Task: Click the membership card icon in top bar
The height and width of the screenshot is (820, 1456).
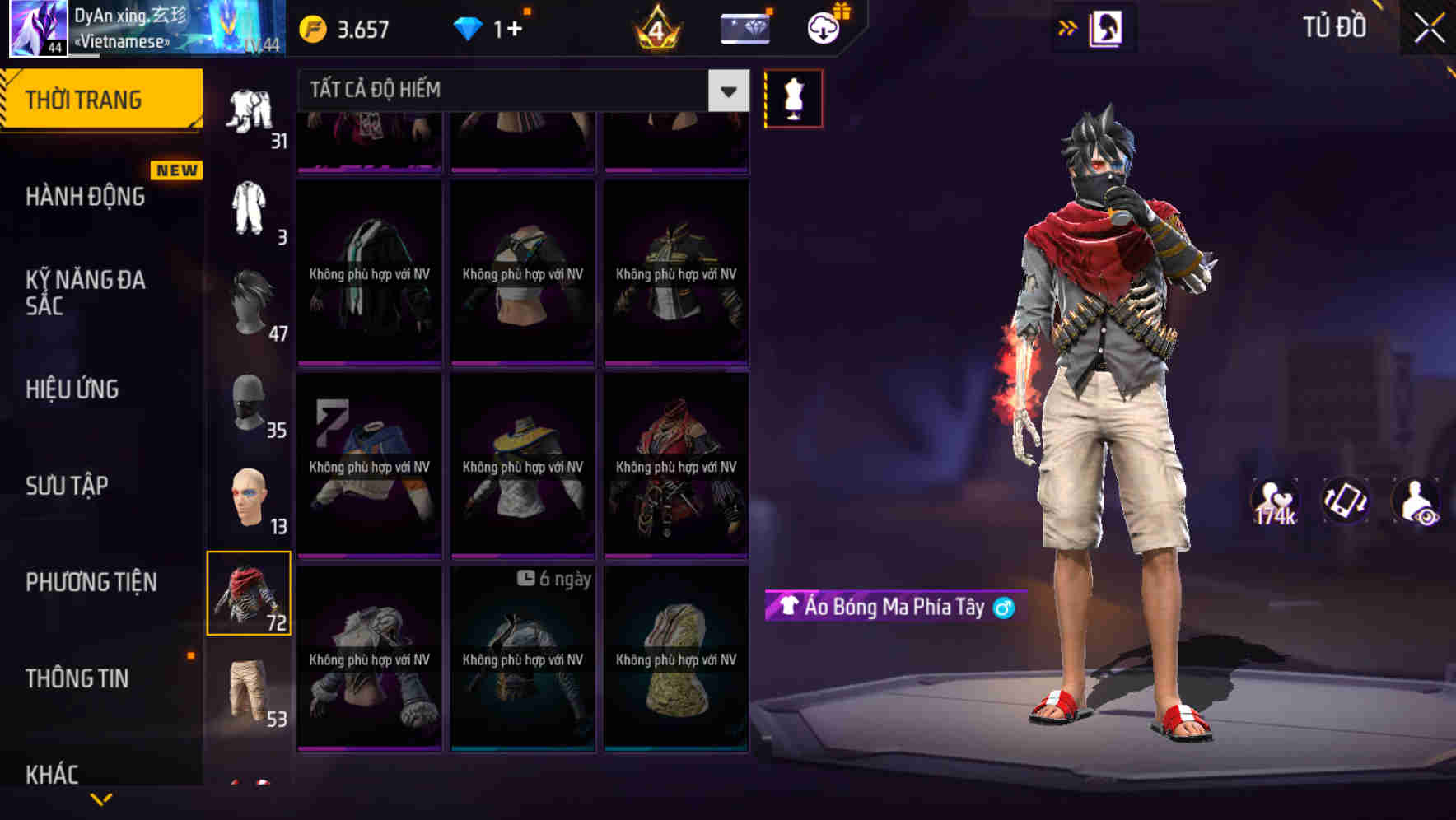Action: [744, 27]
